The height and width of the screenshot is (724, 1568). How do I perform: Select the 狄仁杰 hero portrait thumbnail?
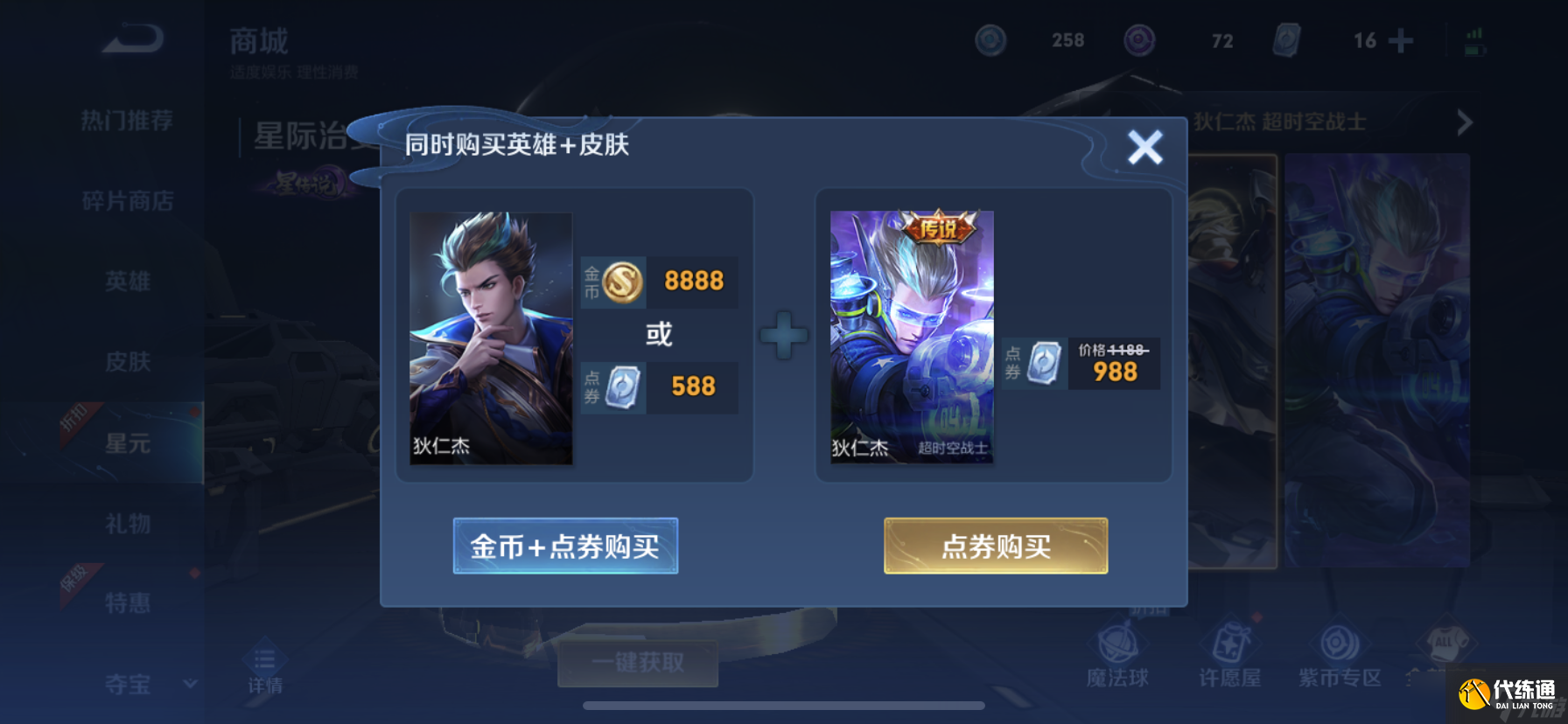[491, 337]
